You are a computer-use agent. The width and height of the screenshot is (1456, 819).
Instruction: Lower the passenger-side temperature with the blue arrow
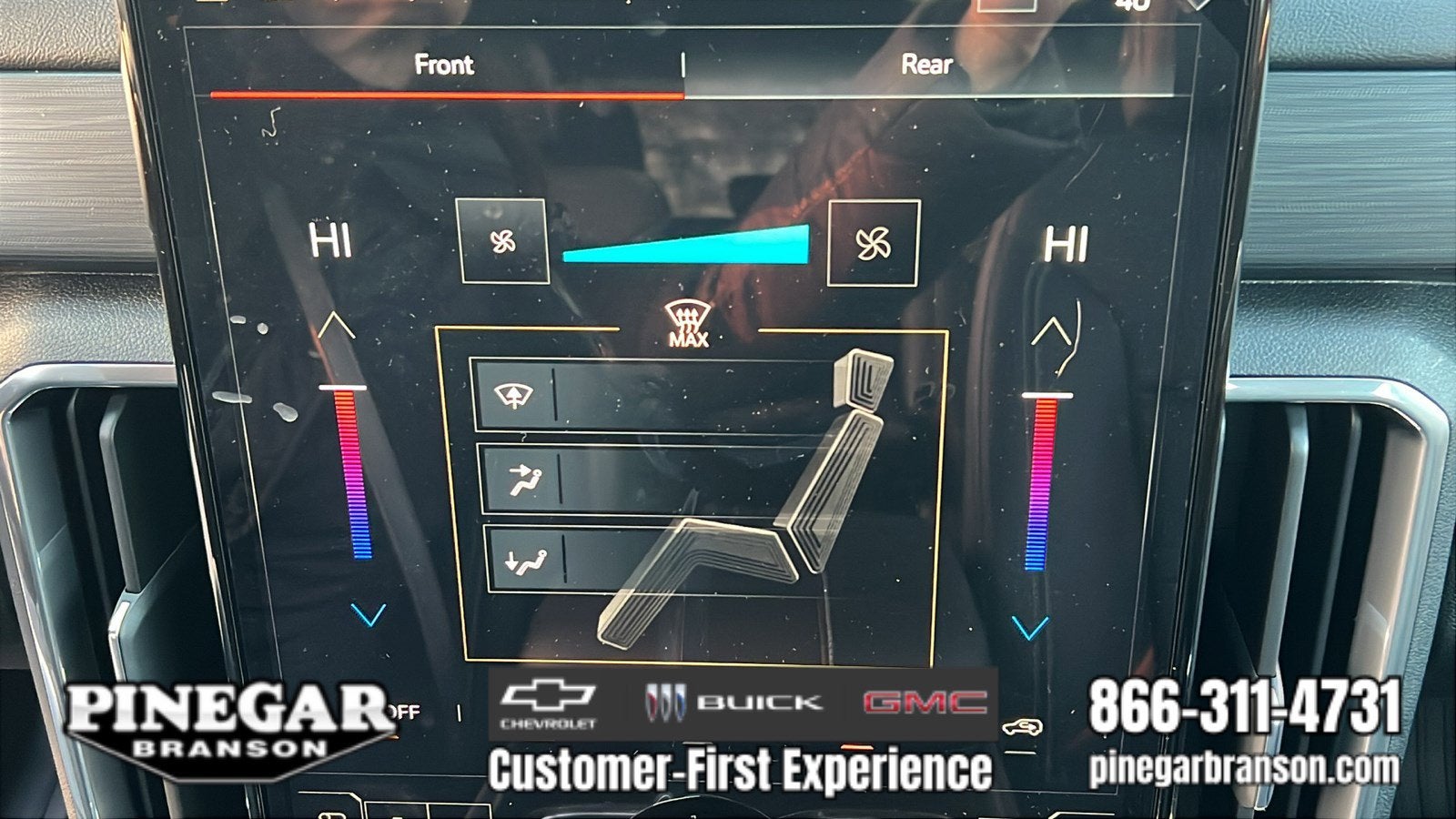point(1030,627)
